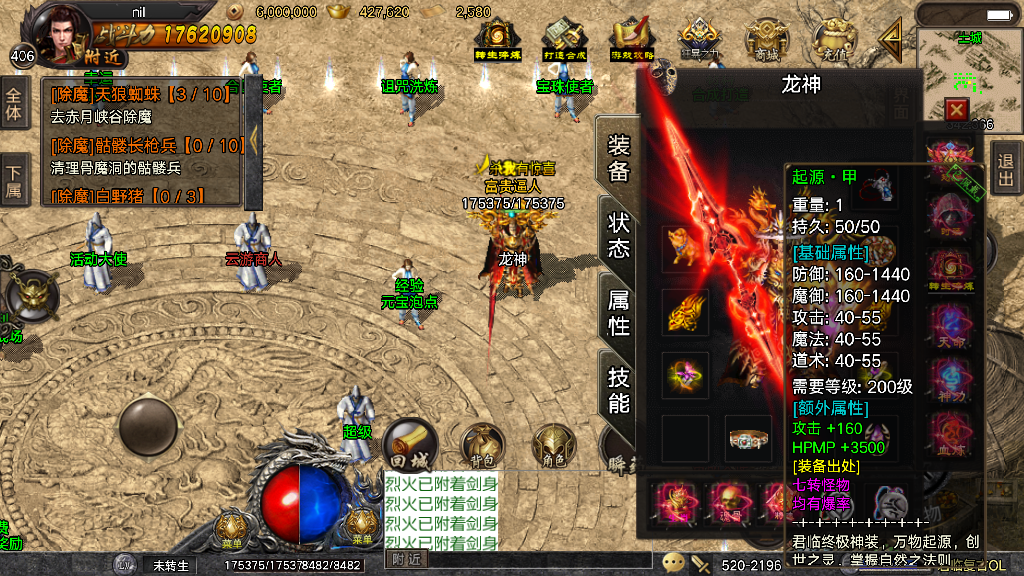Collapse the top icon bar with the gold arrow
This screenshot has height=576, width=1024.
pyautogui.click(x=890, y=40)
